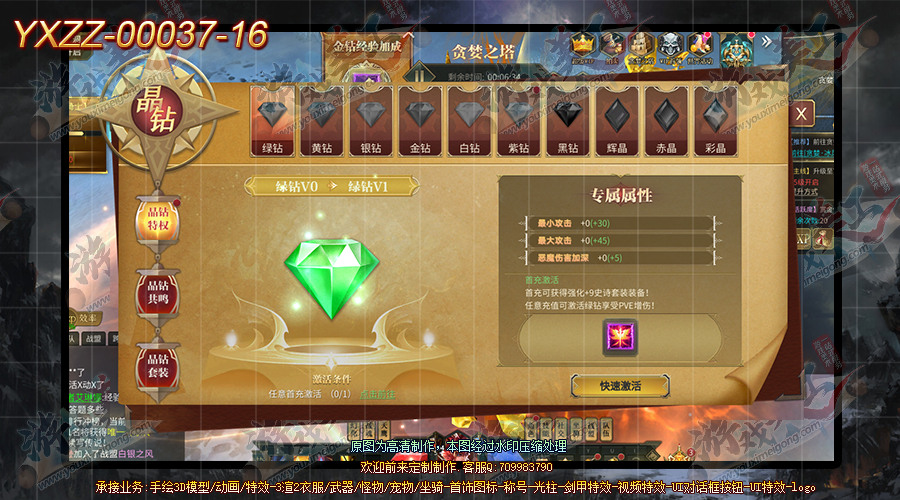Expand the top icon bar arrow
This screenshot has width=900, height=500.
(x=767, y=42)
